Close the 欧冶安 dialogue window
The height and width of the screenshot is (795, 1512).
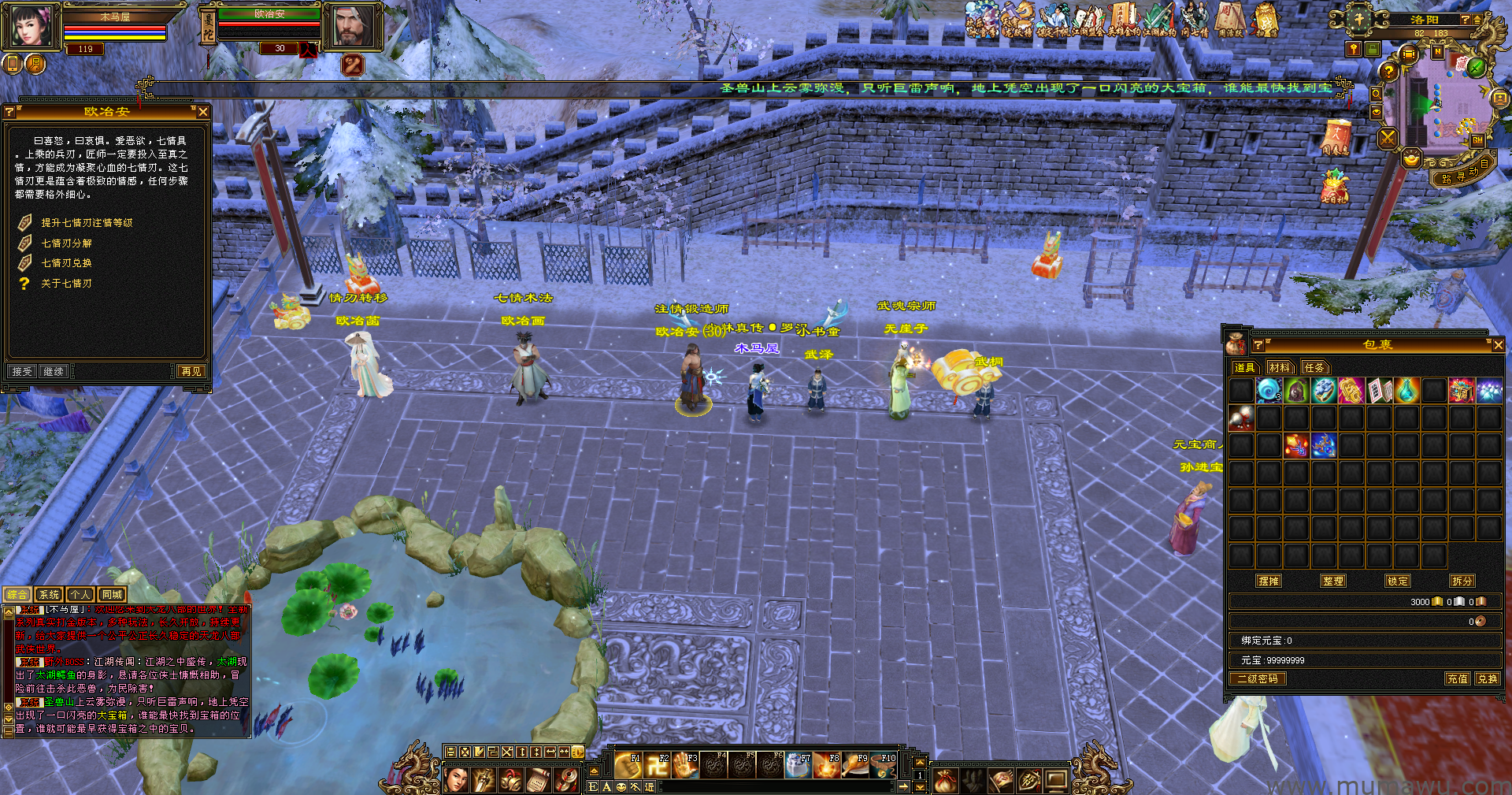[202, 112]
